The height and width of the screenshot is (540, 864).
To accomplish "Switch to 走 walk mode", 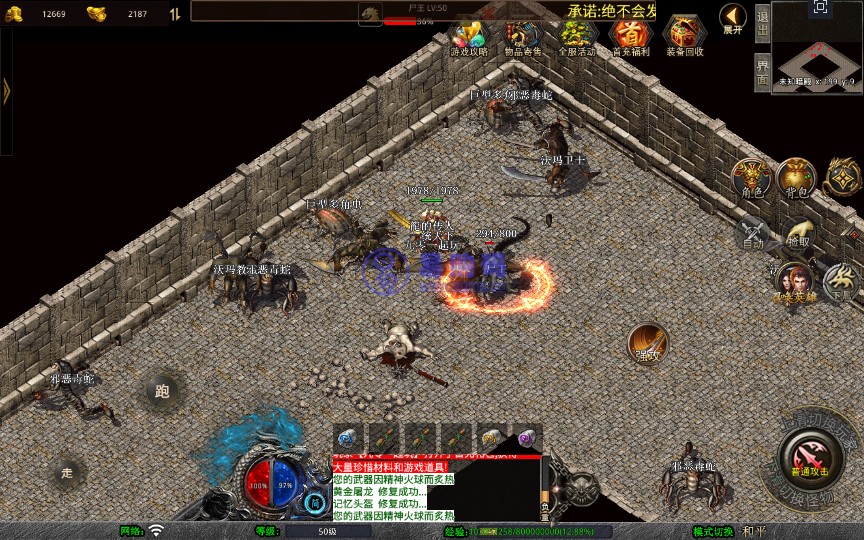I will [x=68, y=472].
